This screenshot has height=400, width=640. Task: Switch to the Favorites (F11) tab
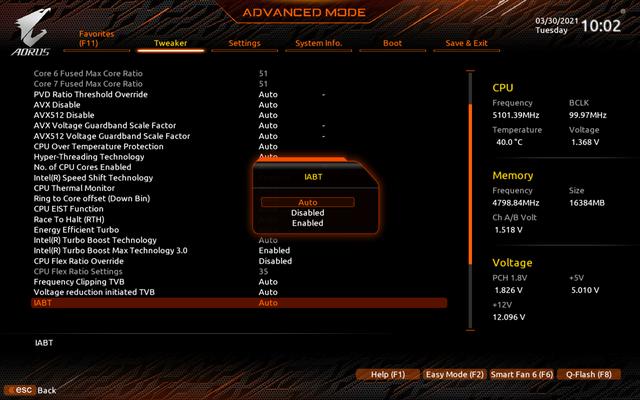point(97,38)
